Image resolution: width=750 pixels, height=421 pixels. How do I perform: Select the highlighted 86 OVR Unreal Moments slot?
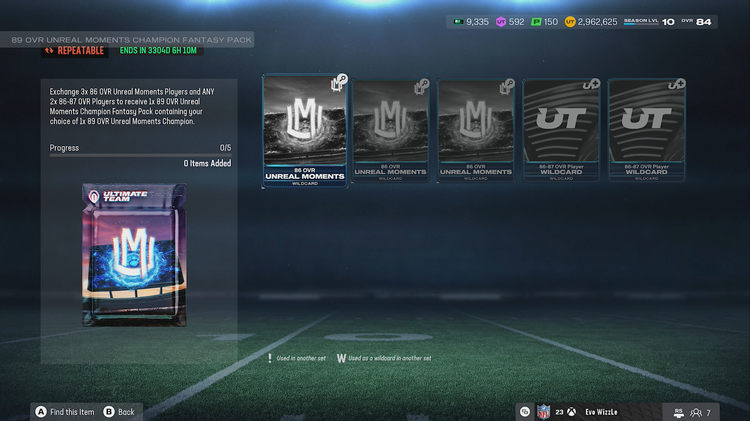pos(304,130)
